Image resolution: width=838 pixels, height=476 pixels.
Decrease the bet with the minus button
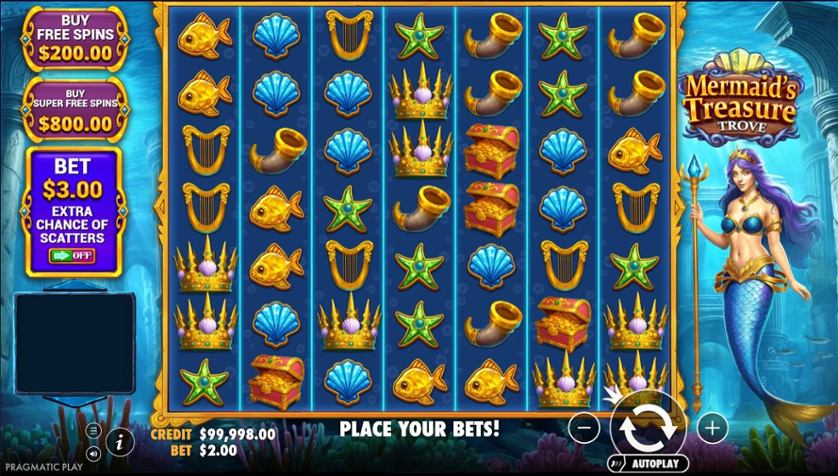tap(587, 428)
